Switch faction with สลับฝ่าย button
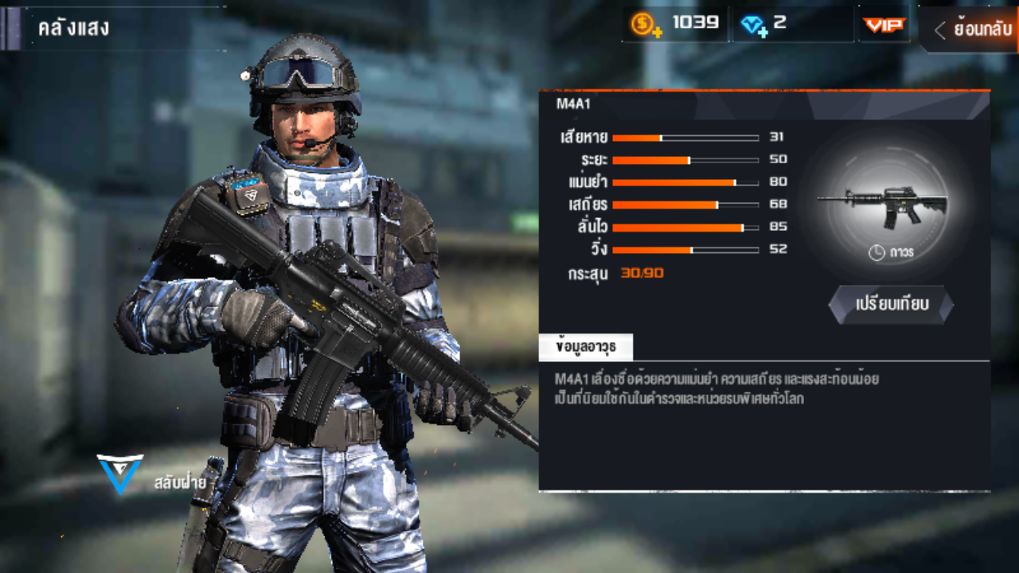The height and width of the screenshot is (573, 1019). 152,478
